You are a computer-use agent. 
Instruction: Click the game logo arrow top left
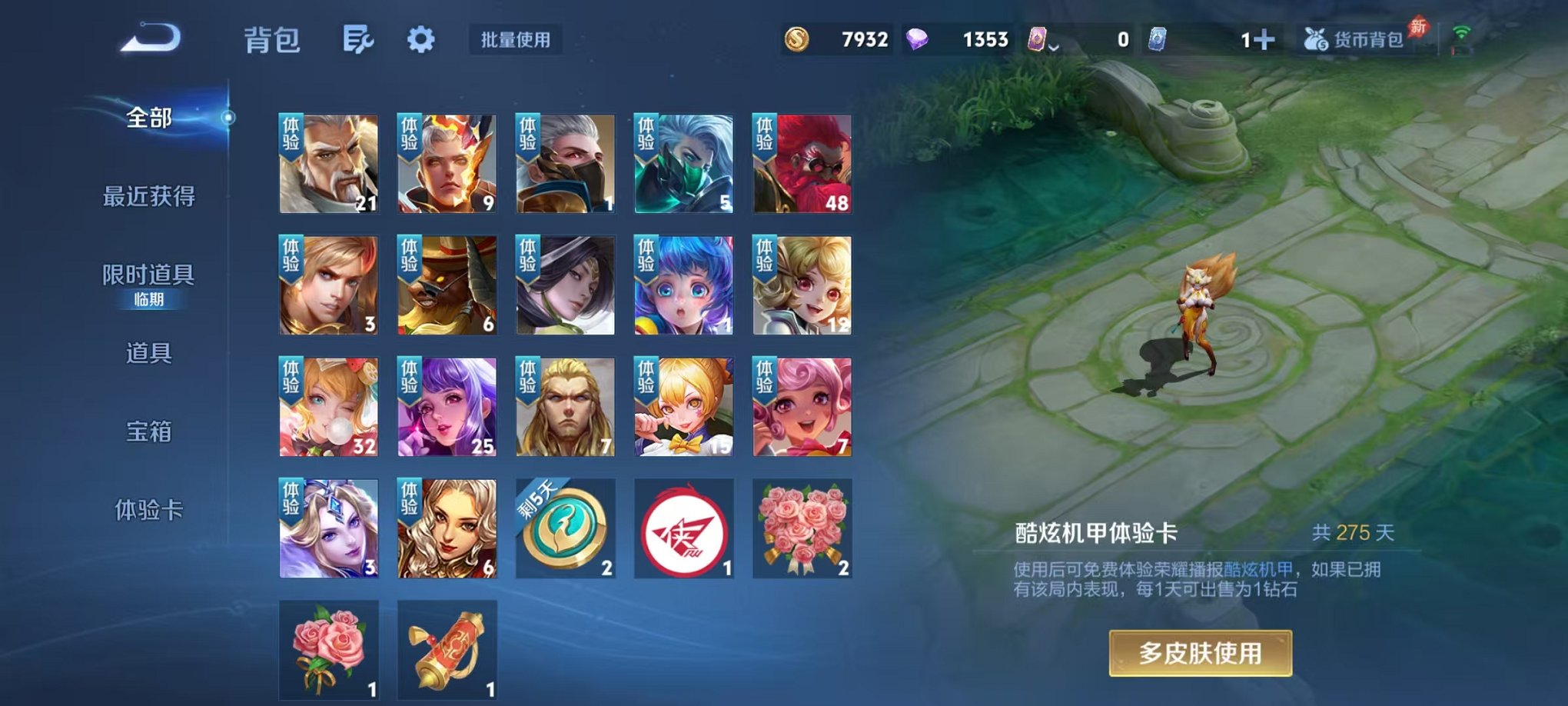[x=153, y=40]
